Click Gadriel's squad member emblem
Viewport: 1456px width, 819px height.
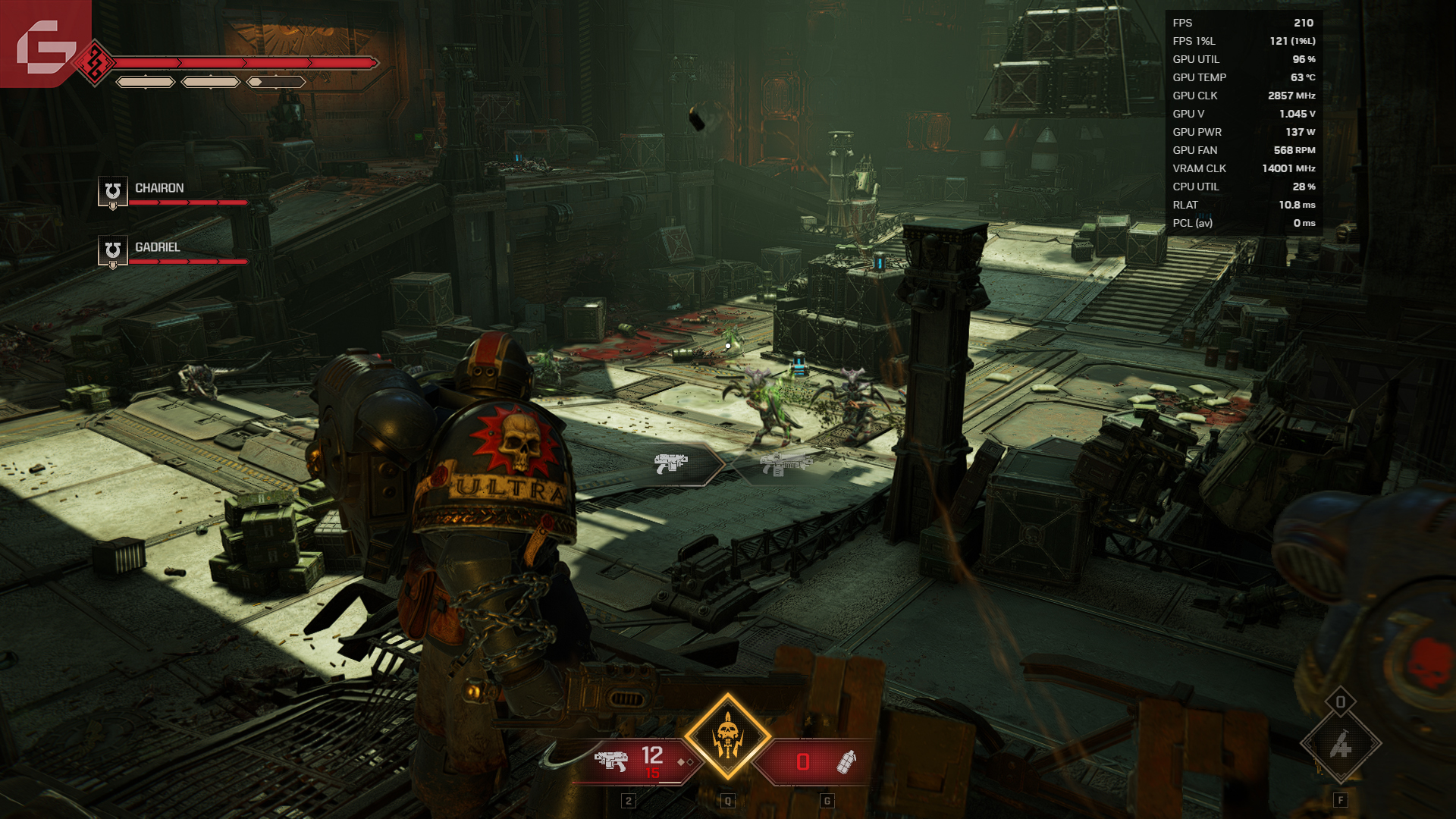(x=112, y=251)
